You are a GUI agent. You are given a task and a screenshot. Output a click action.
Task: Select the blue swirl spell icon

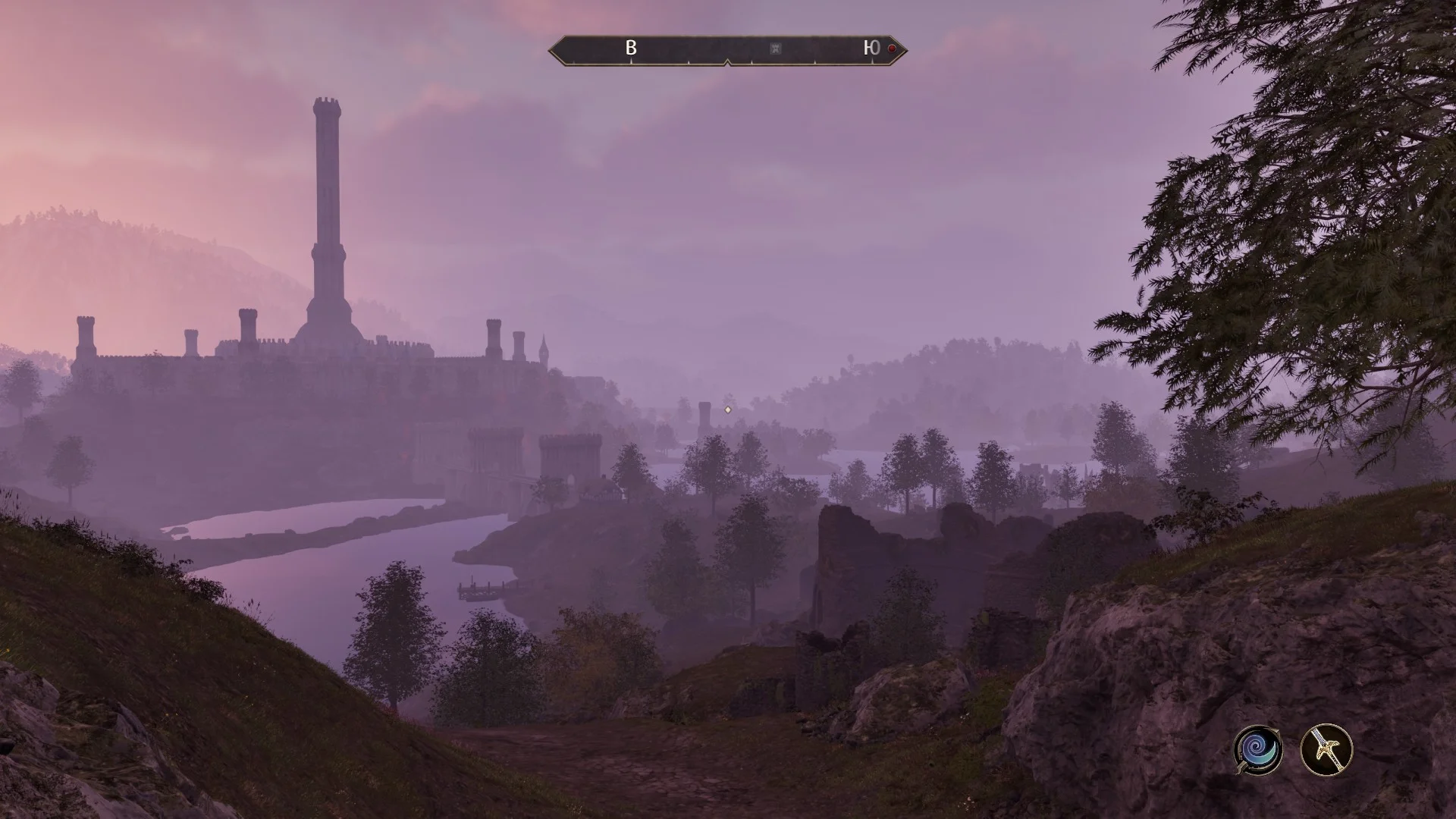pos(1257,749)
